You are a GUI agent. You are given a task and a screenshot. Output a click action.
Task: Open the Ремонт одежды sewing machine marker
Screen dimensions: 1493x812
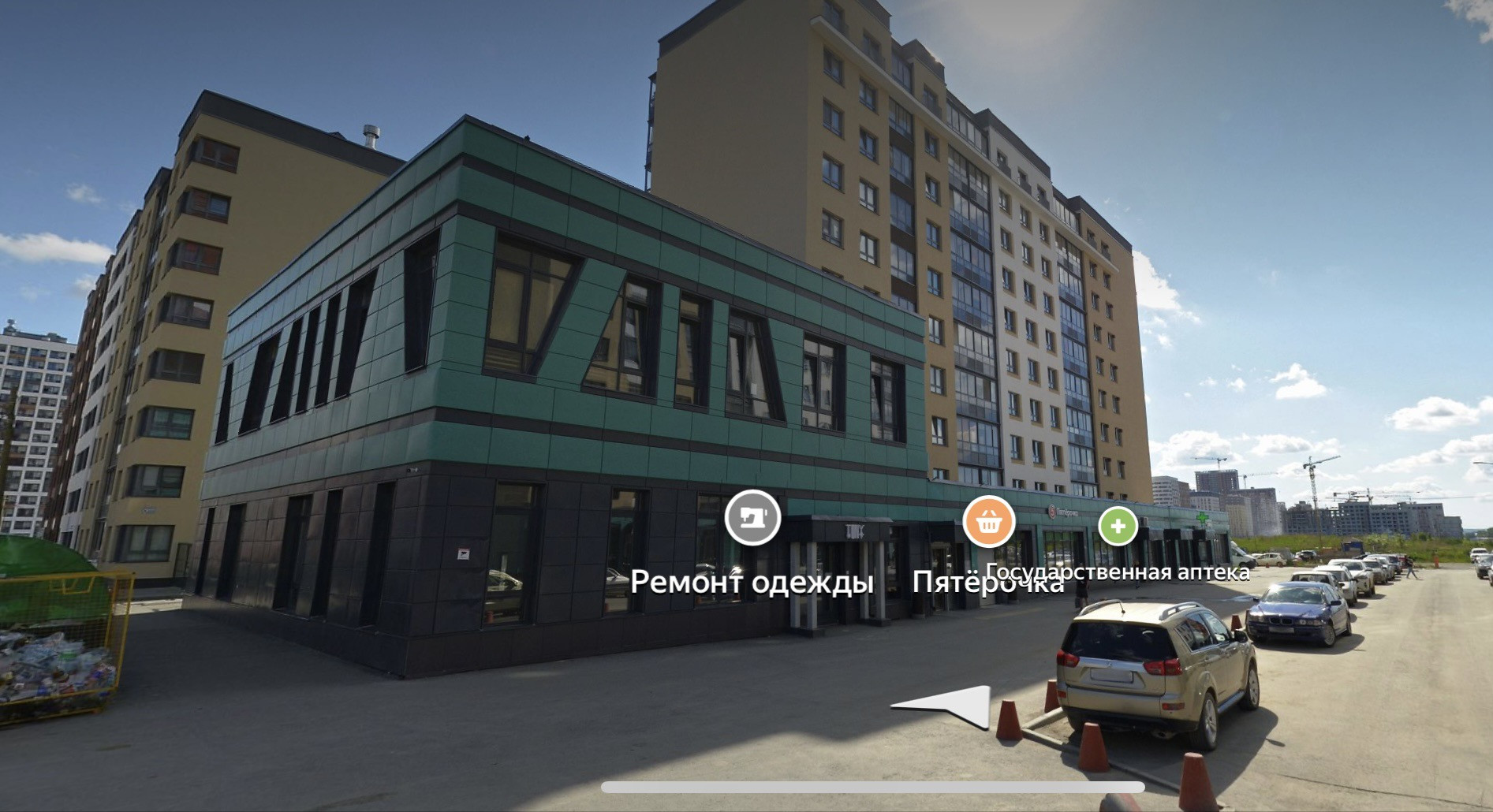click(x=752, y=518)
